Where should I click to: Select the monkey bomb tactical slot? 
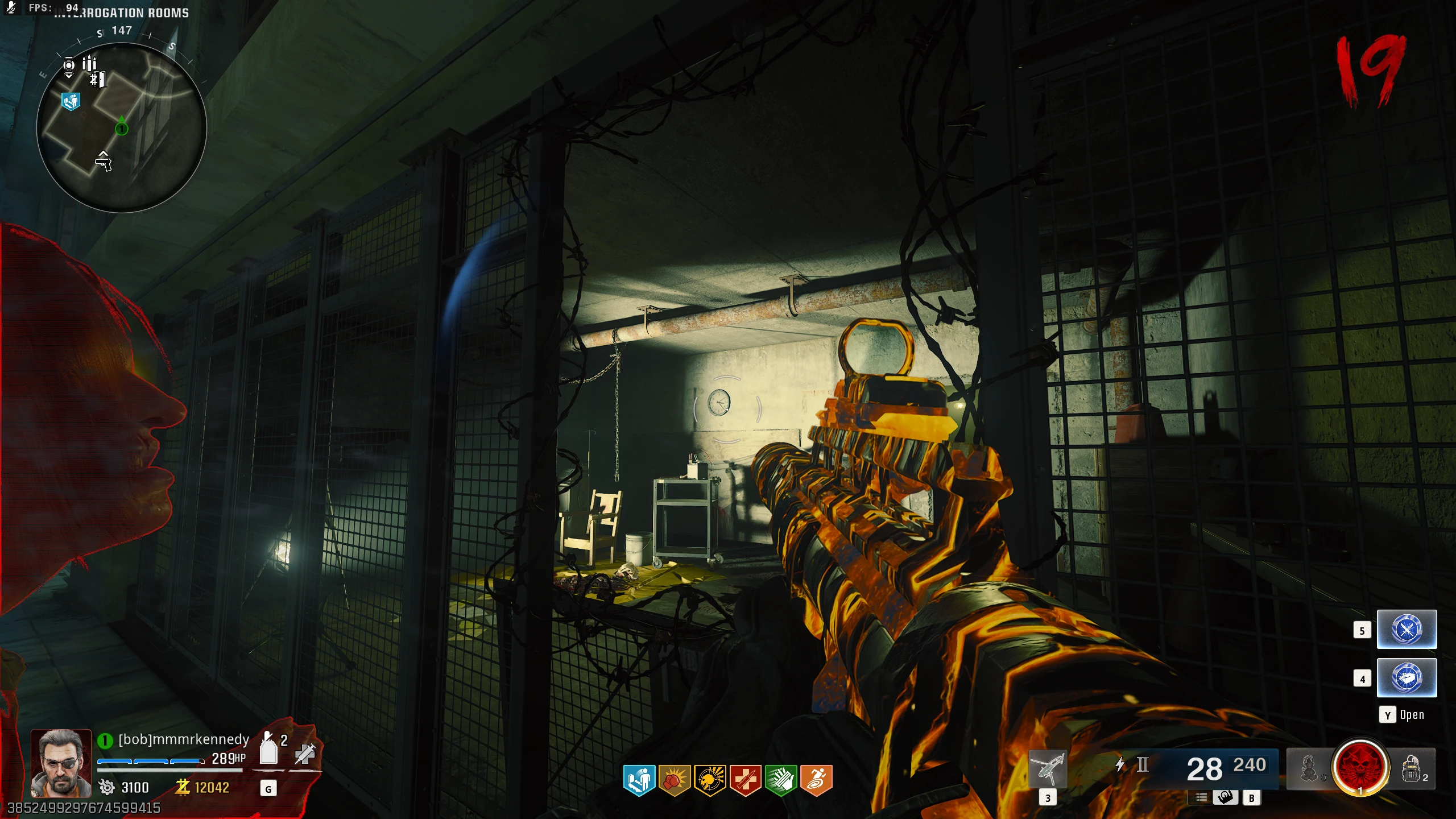click(1309, 769)
